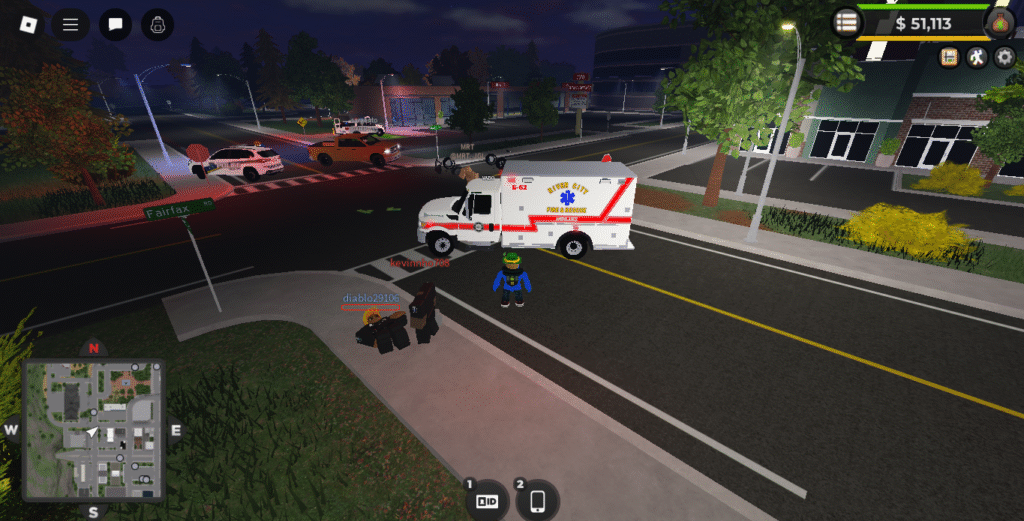1024x521 pixels.
Task: Toggle the chat speech bubble
Action: (x=115, y=24)
